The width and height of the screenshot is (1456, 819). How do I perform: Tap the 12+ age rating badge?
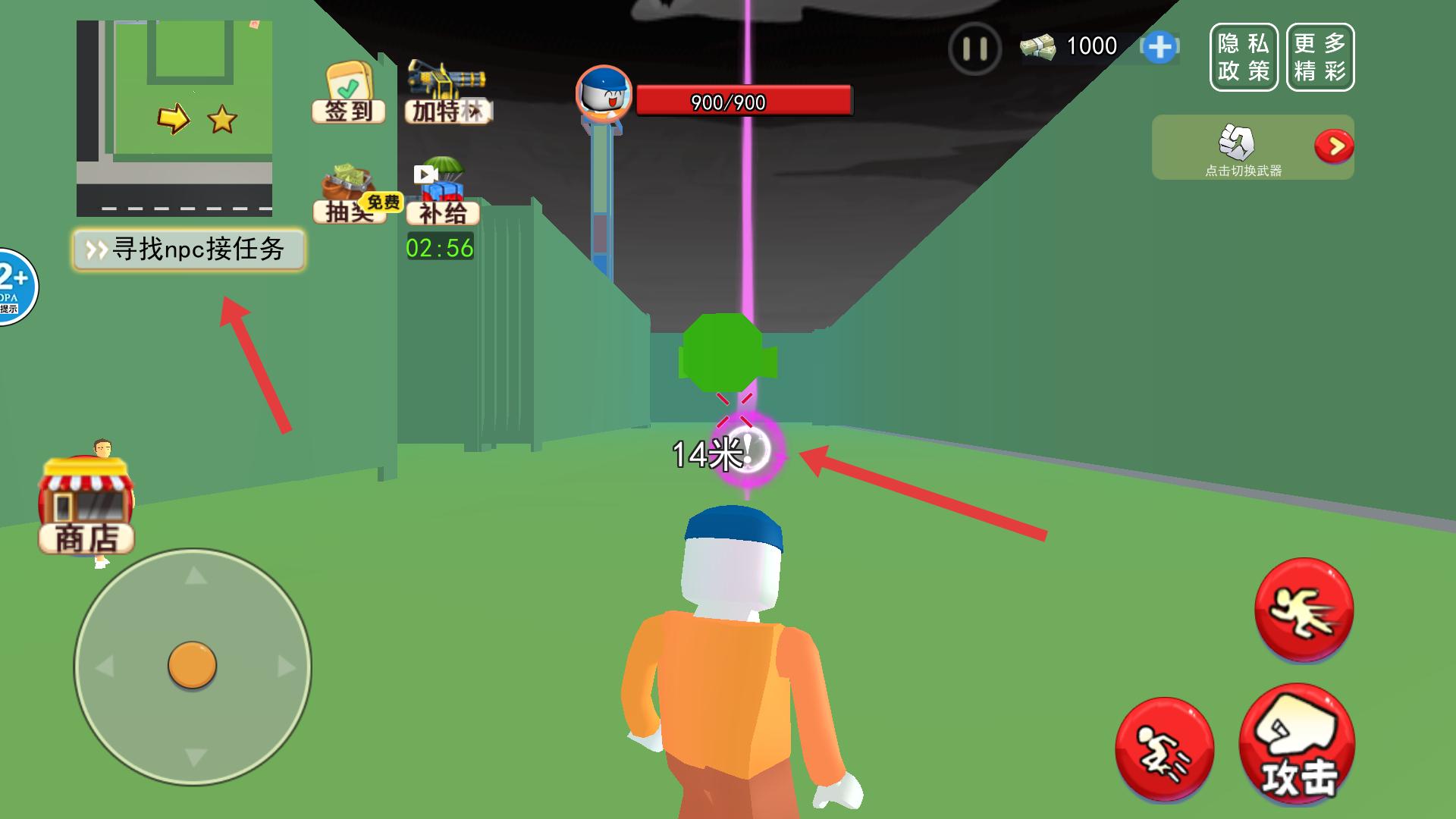[14, 287]
